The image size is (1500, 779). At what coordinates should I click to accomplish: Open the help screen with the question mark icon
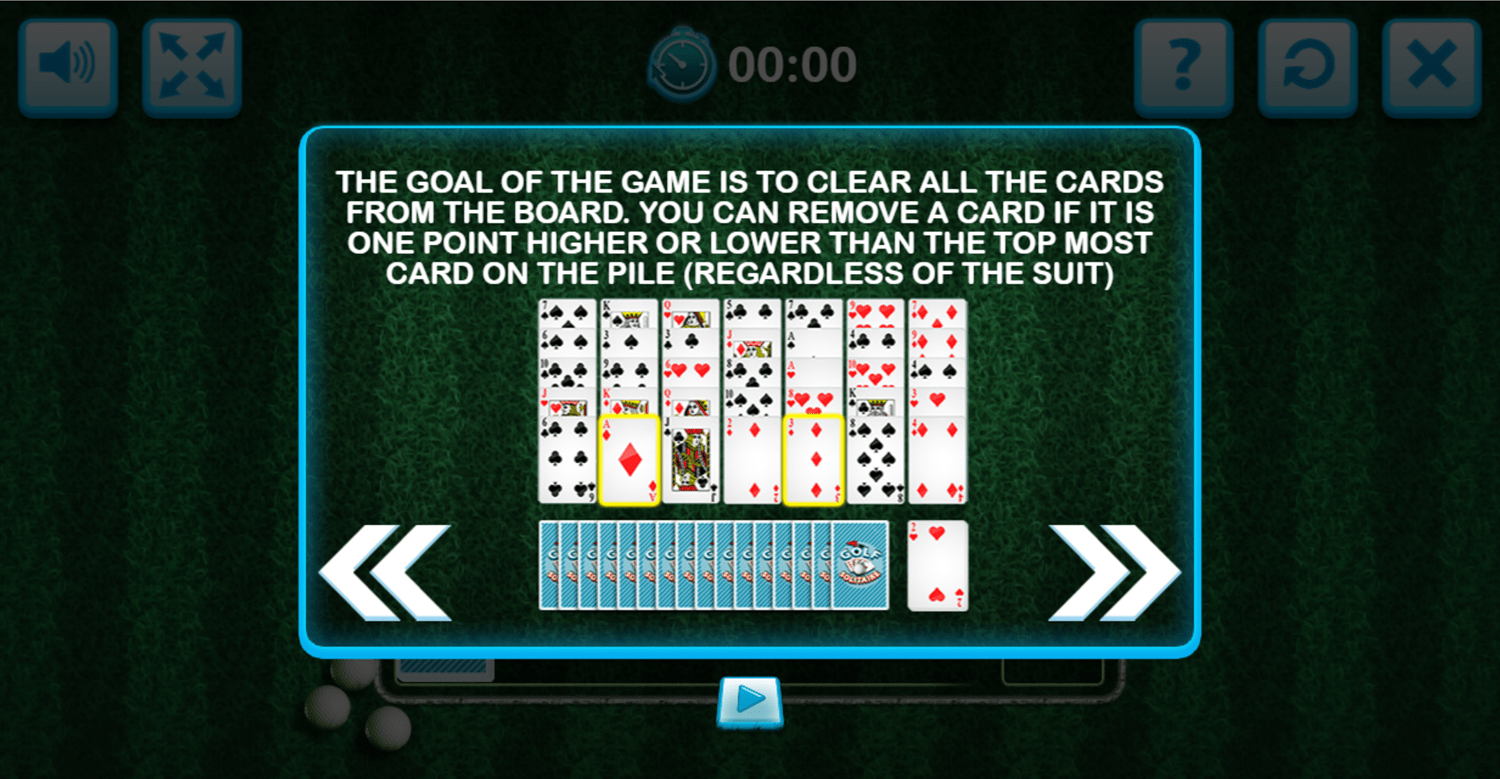[1185, 64]
